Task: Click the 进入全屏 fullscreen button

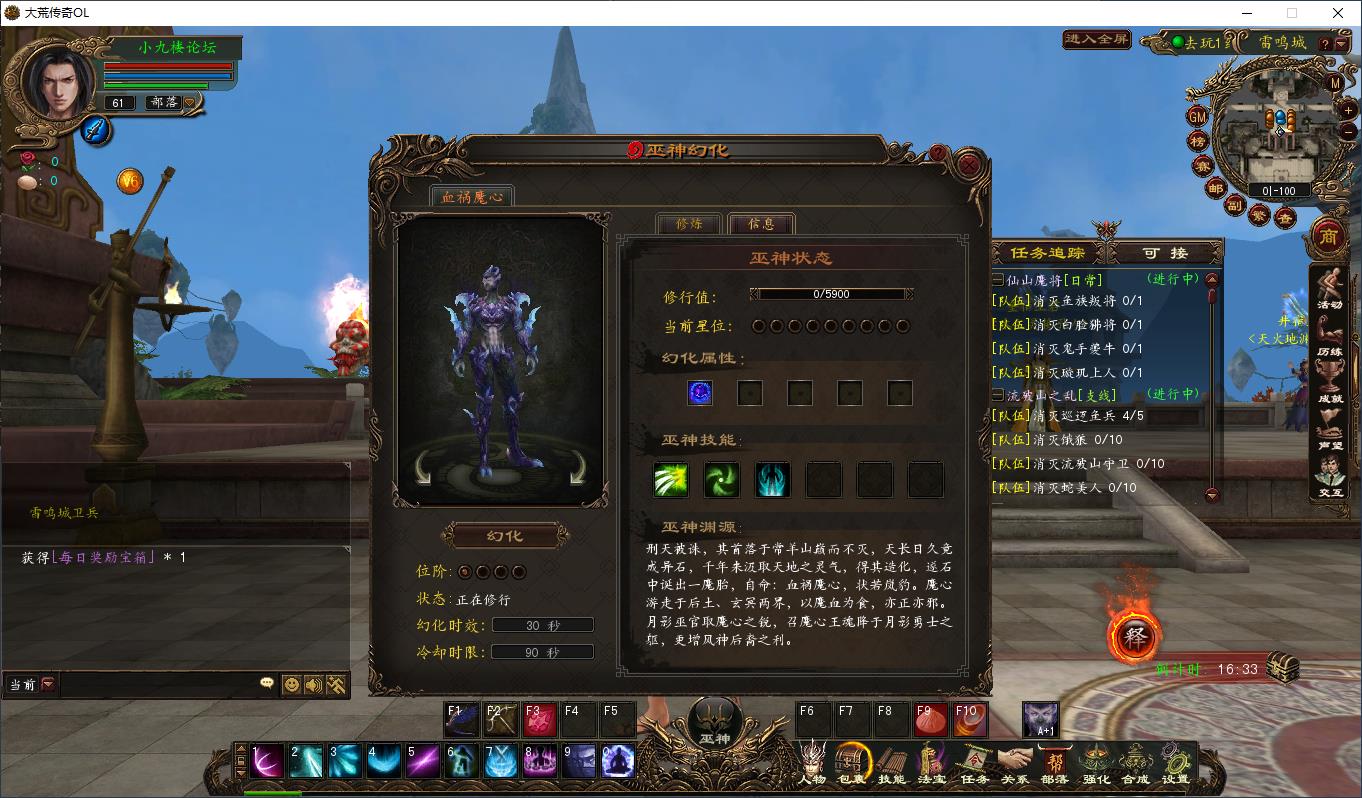Action: 1096,40
